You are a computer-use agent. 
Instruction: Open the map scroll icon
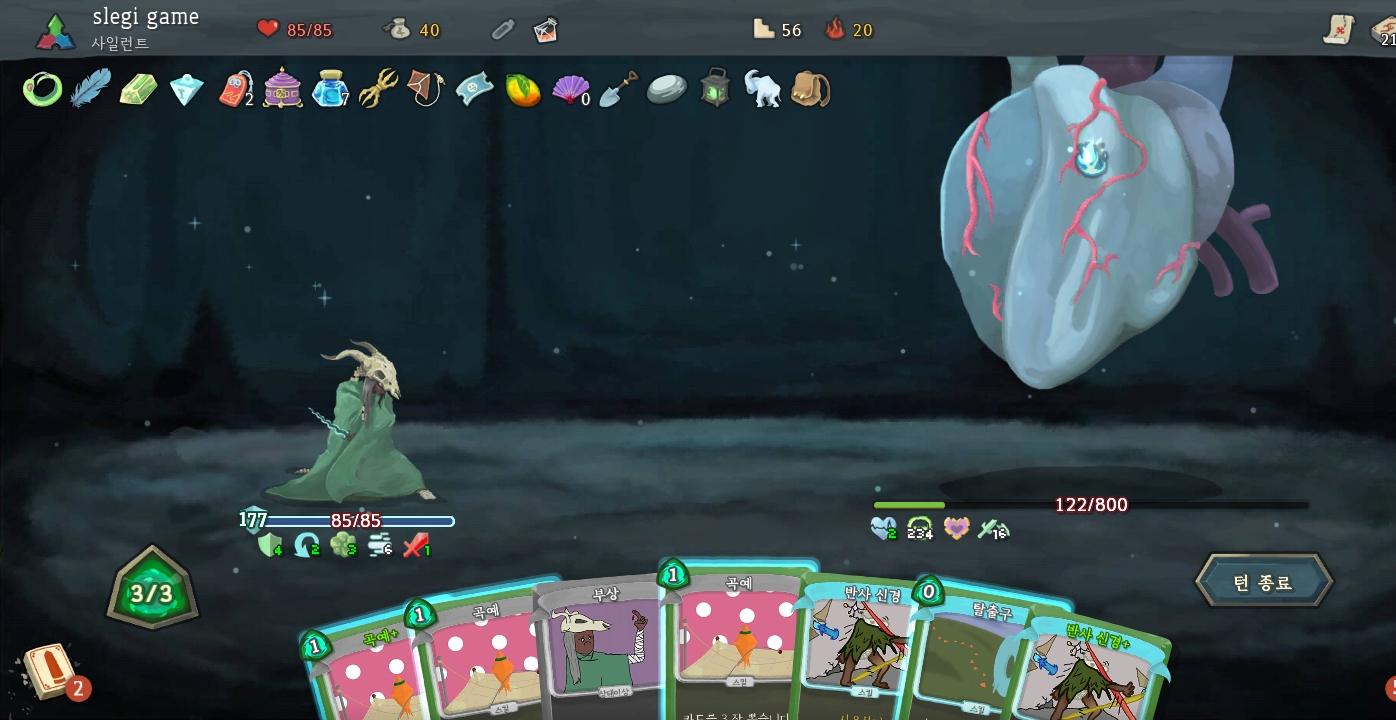coord(1338,30)
